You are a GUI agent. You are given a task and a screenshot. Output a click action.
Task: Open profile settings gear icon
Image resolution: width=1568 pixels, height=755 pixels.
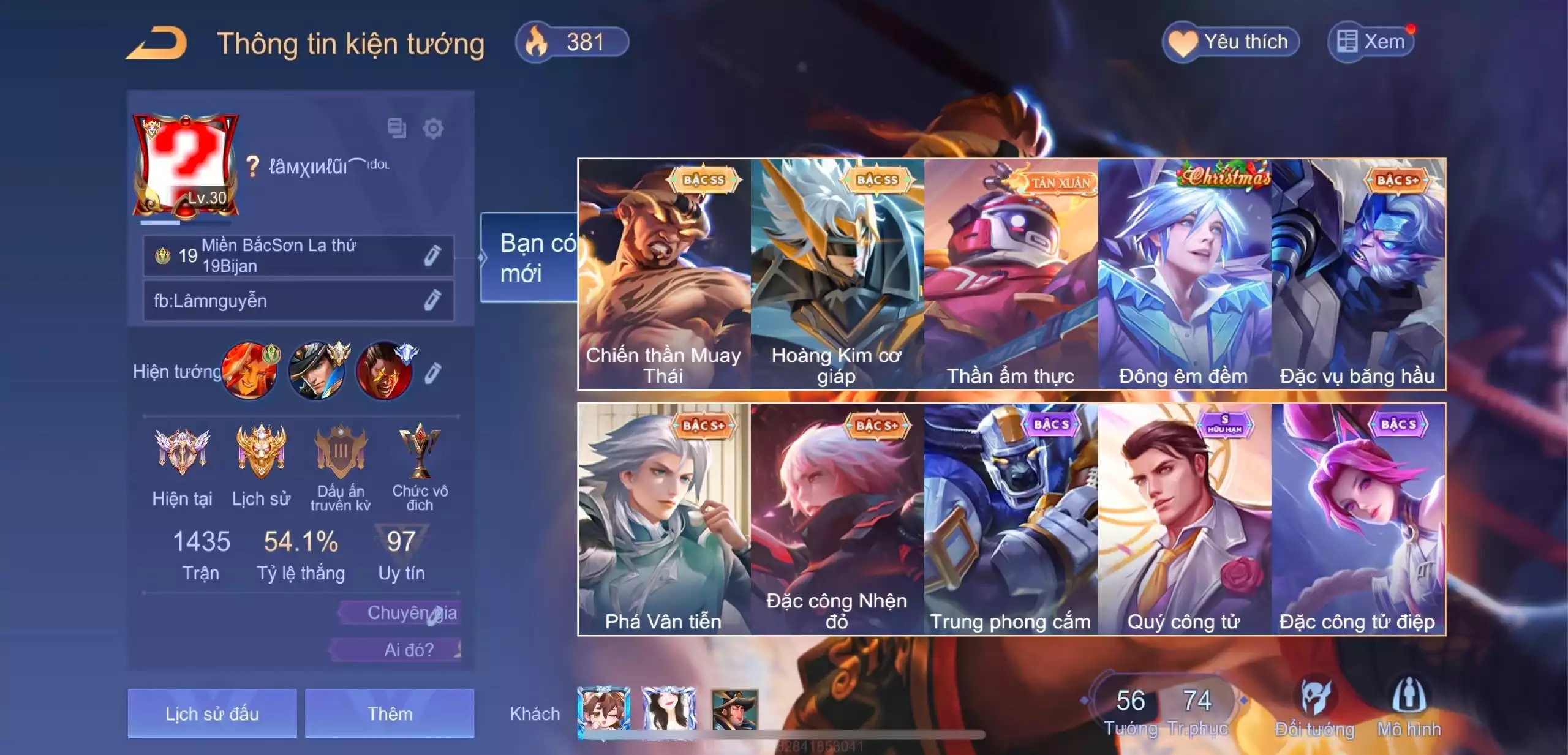433,129
